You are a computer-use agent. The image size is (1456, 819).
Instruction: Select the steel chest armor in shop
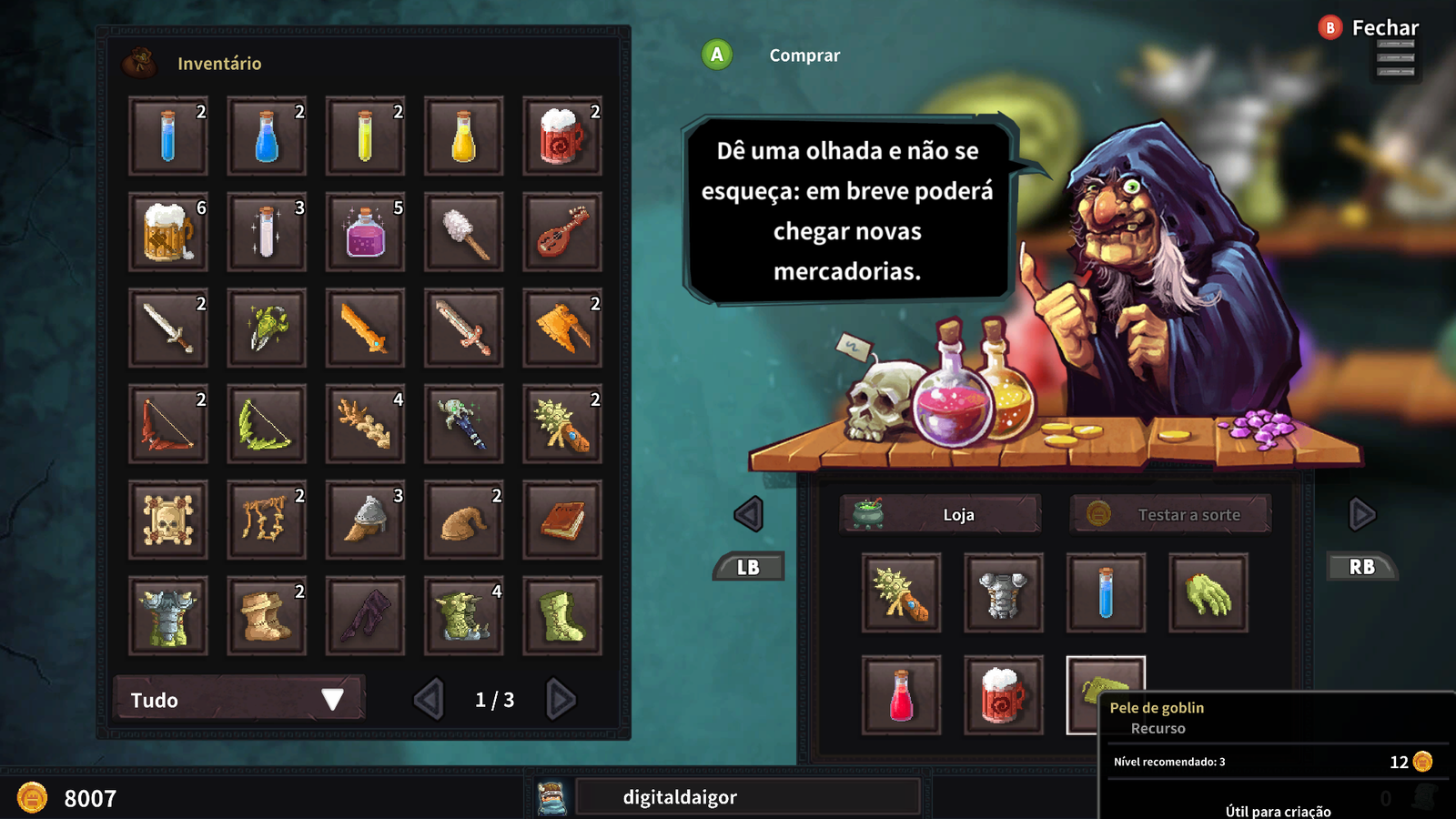point(1003,593)
